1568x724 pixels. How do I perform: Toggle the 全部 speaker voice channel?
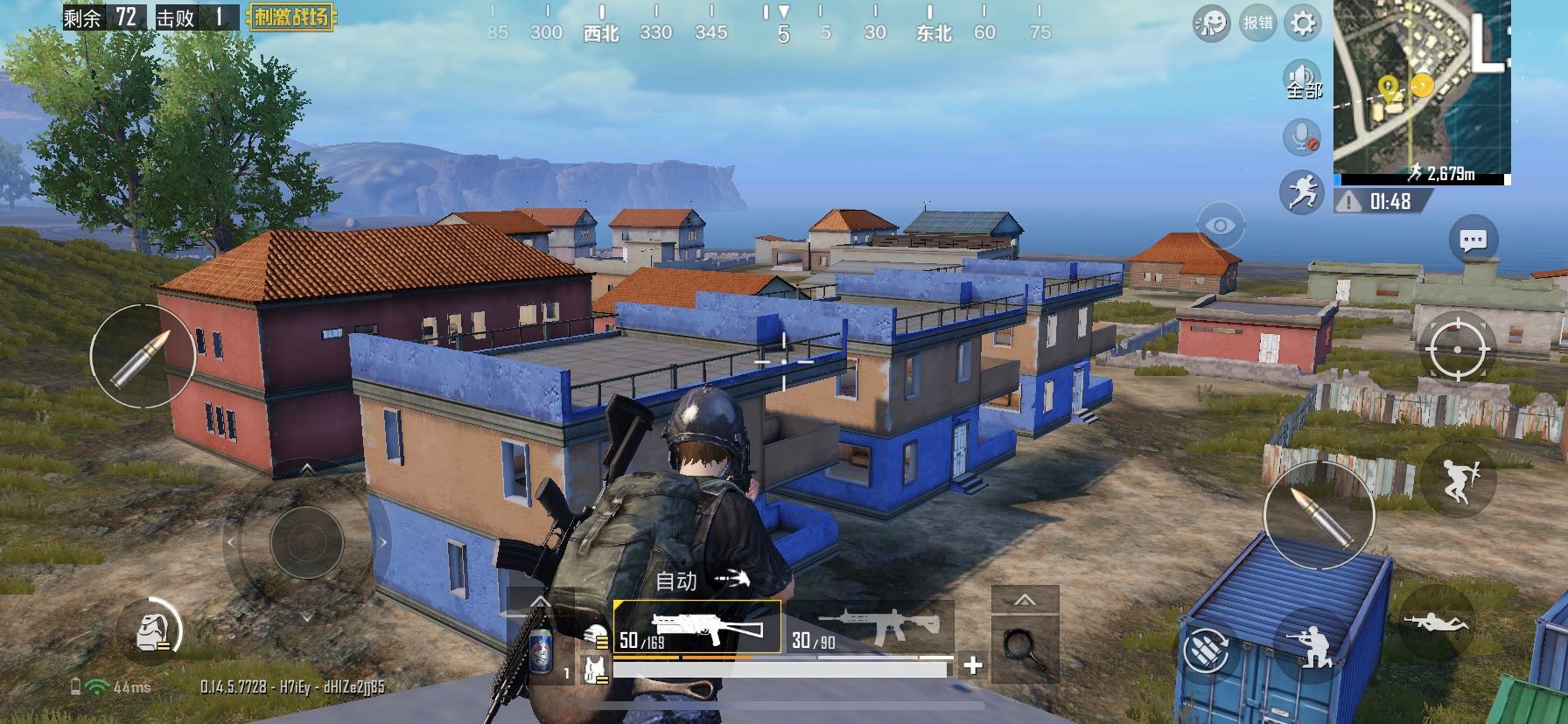tap(1302, 79)
